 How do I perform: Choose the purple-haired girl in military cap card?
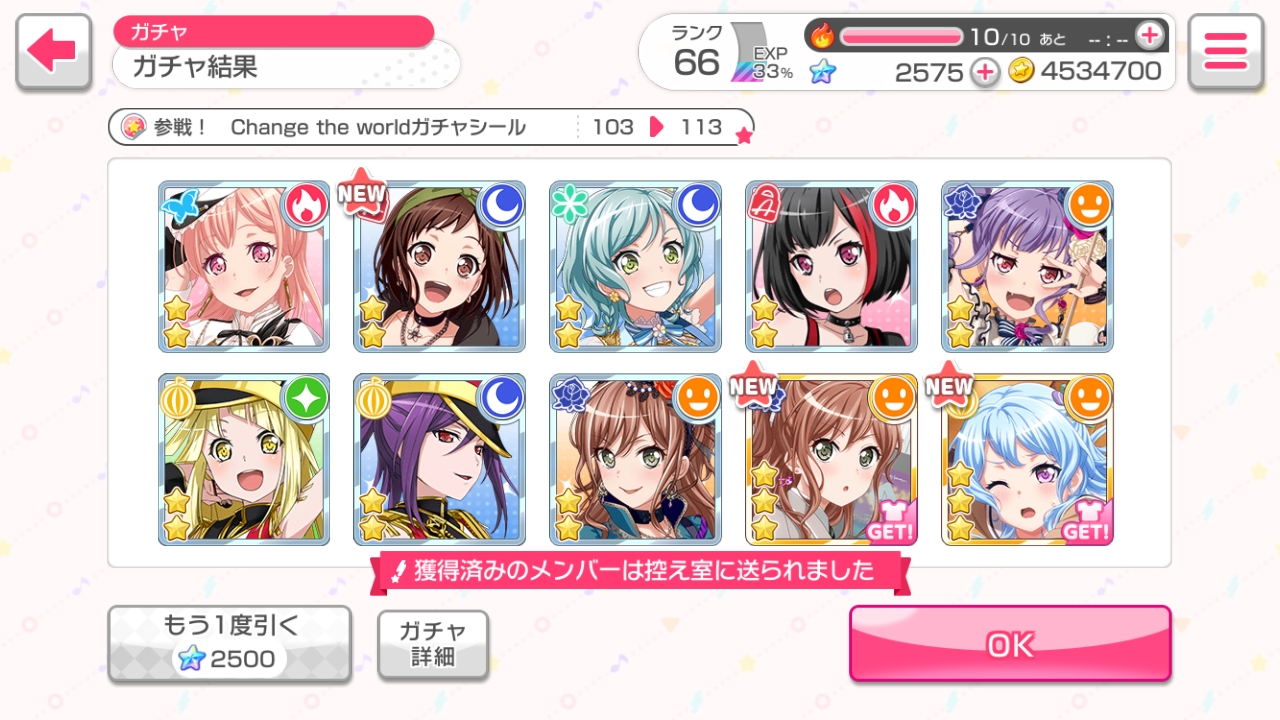(x=440, y=460)
